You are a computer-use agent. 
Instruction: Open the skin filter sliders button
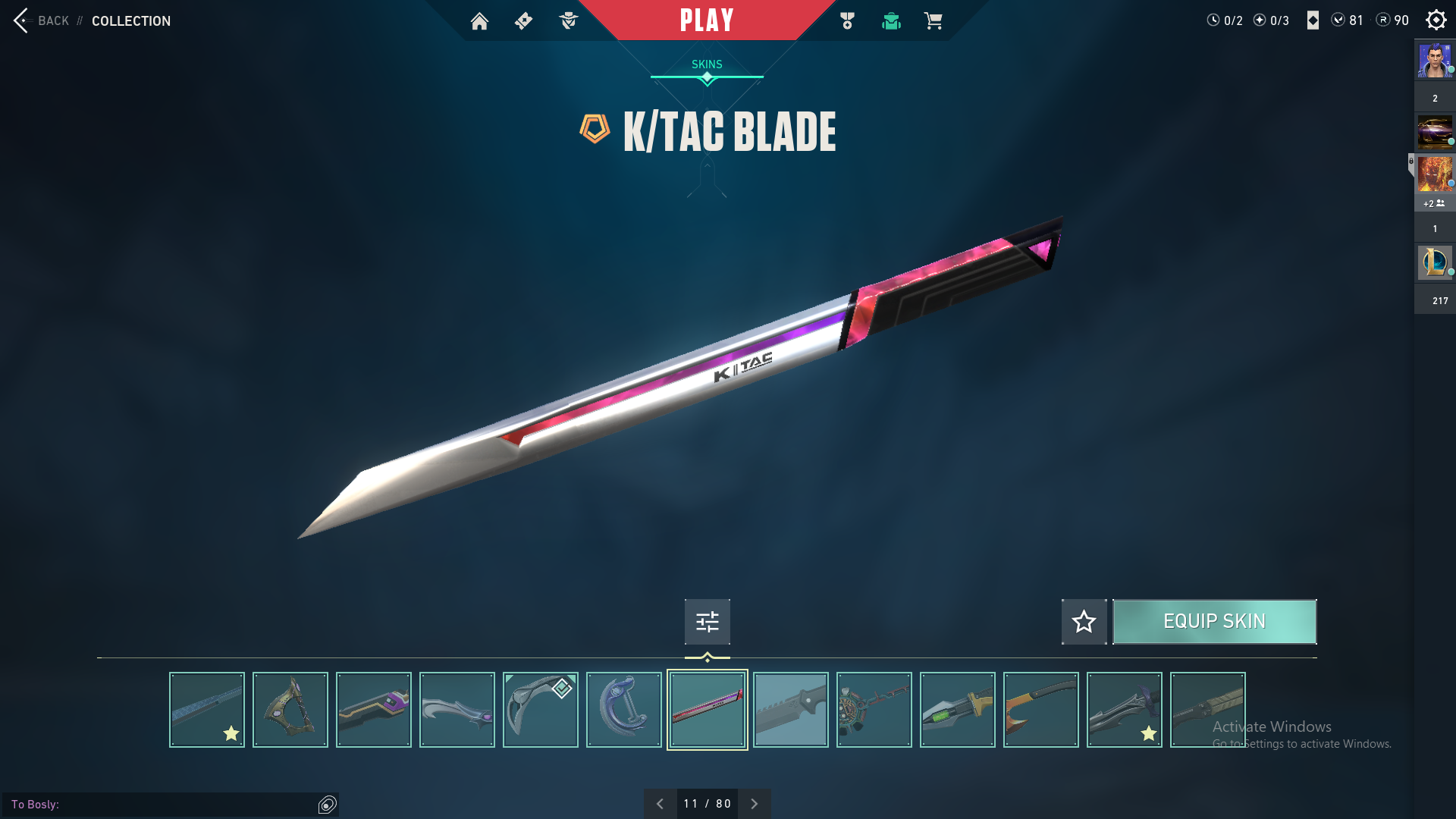(x=707, y=622)
